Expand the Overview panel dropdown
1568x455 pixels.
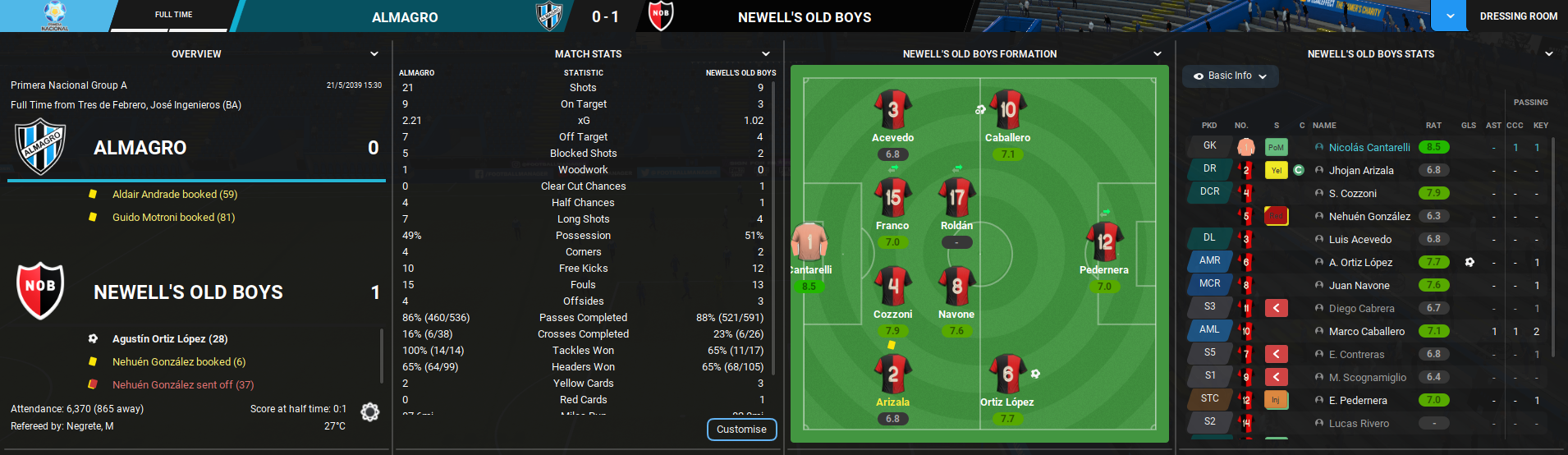point(374,54)
